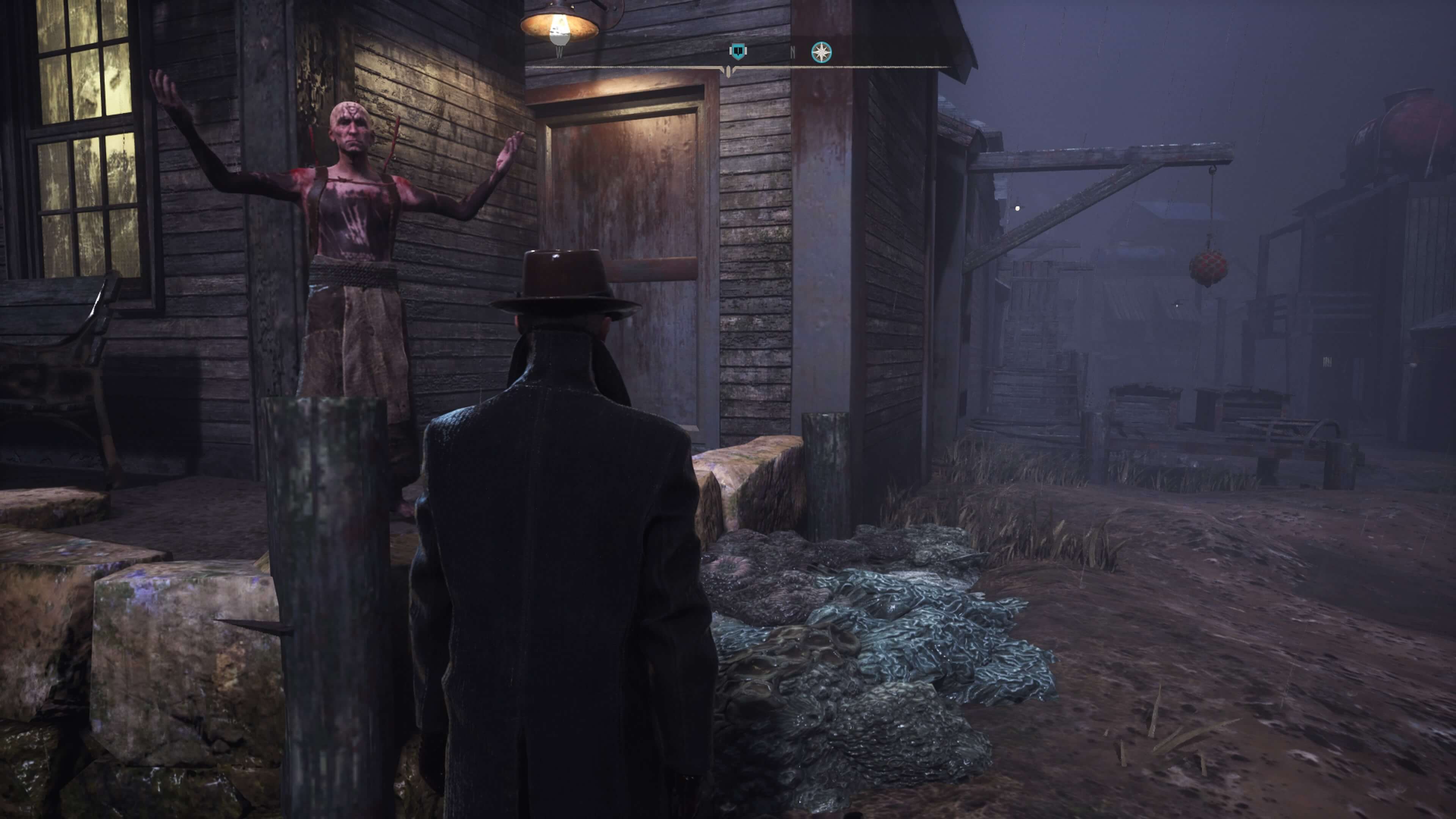Select the compass rose waypoint icon
Image resolution: width=1456 pixels, height=819 pixels.
(821, 53)
